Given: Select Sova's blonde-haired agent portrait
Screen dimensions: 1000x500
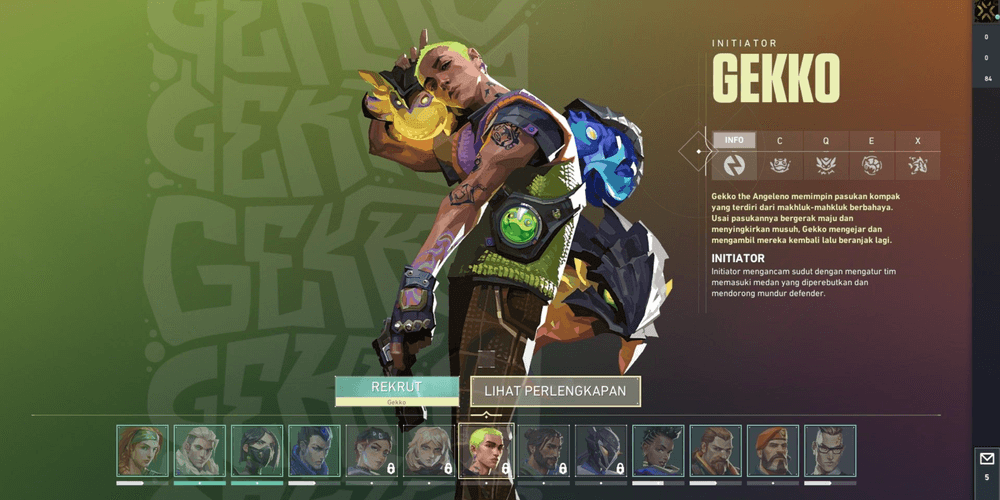Looking at the screenshot, I should [x=200, y=451].
